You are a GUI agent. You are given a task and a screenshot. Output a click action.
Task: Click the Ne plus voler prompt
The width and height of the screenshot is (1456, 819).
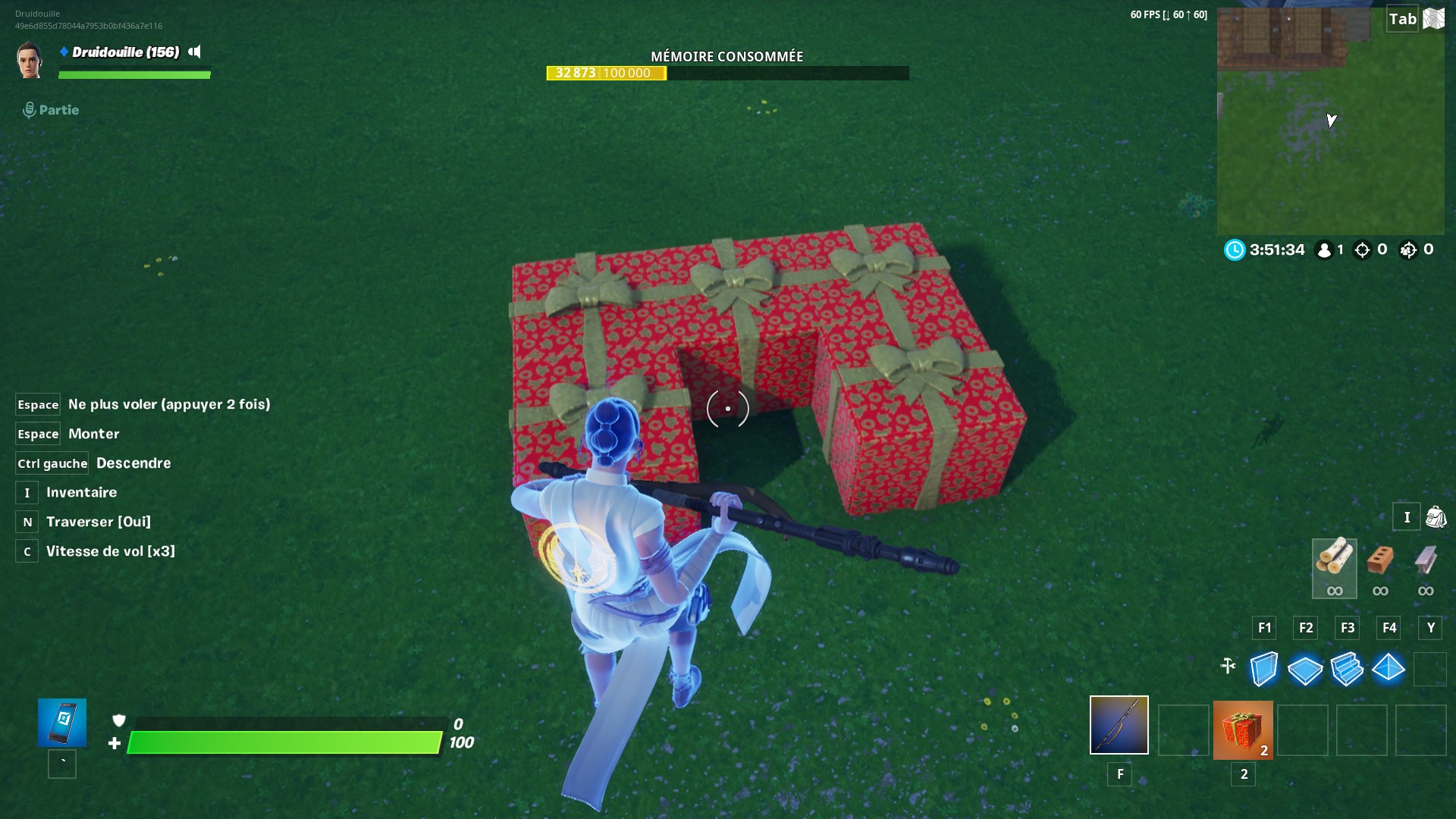168,404
